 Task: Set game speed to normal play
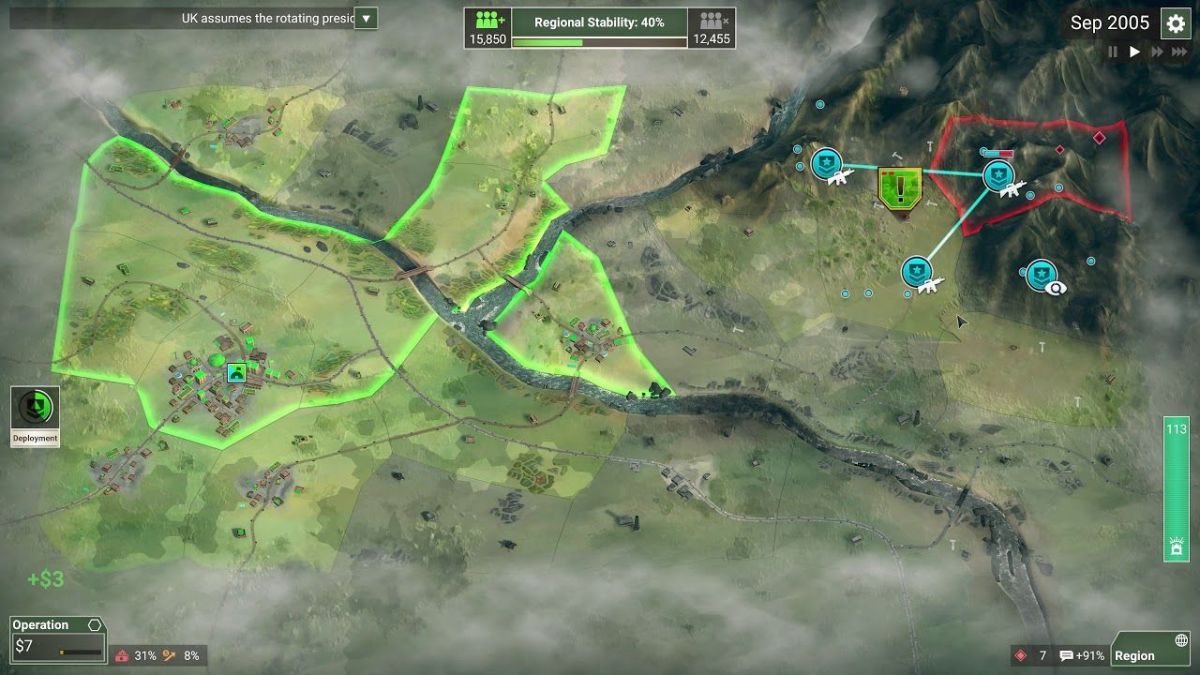coord(1134,52)
